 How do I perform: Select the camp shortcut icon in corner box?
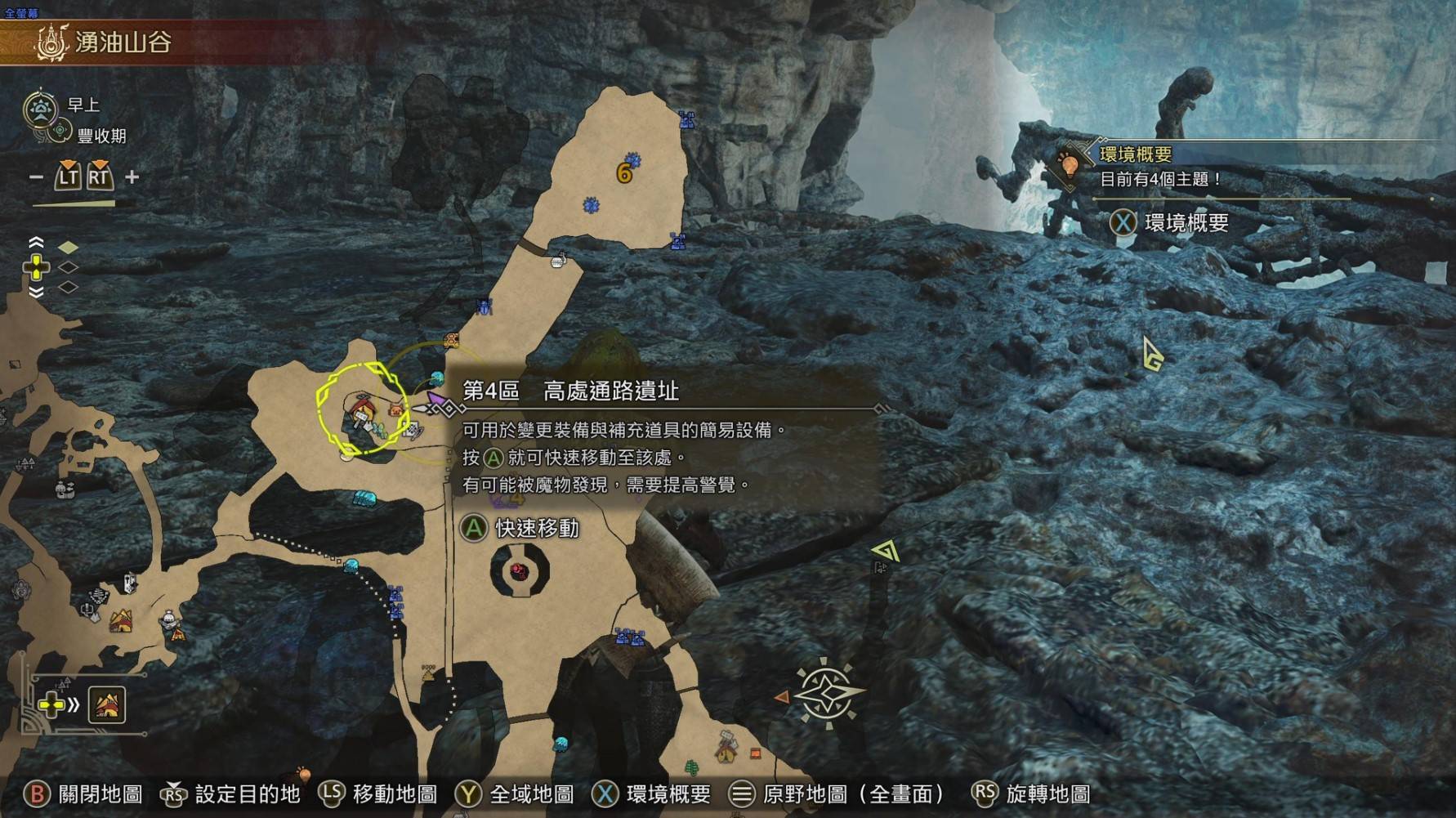point(107,704)
